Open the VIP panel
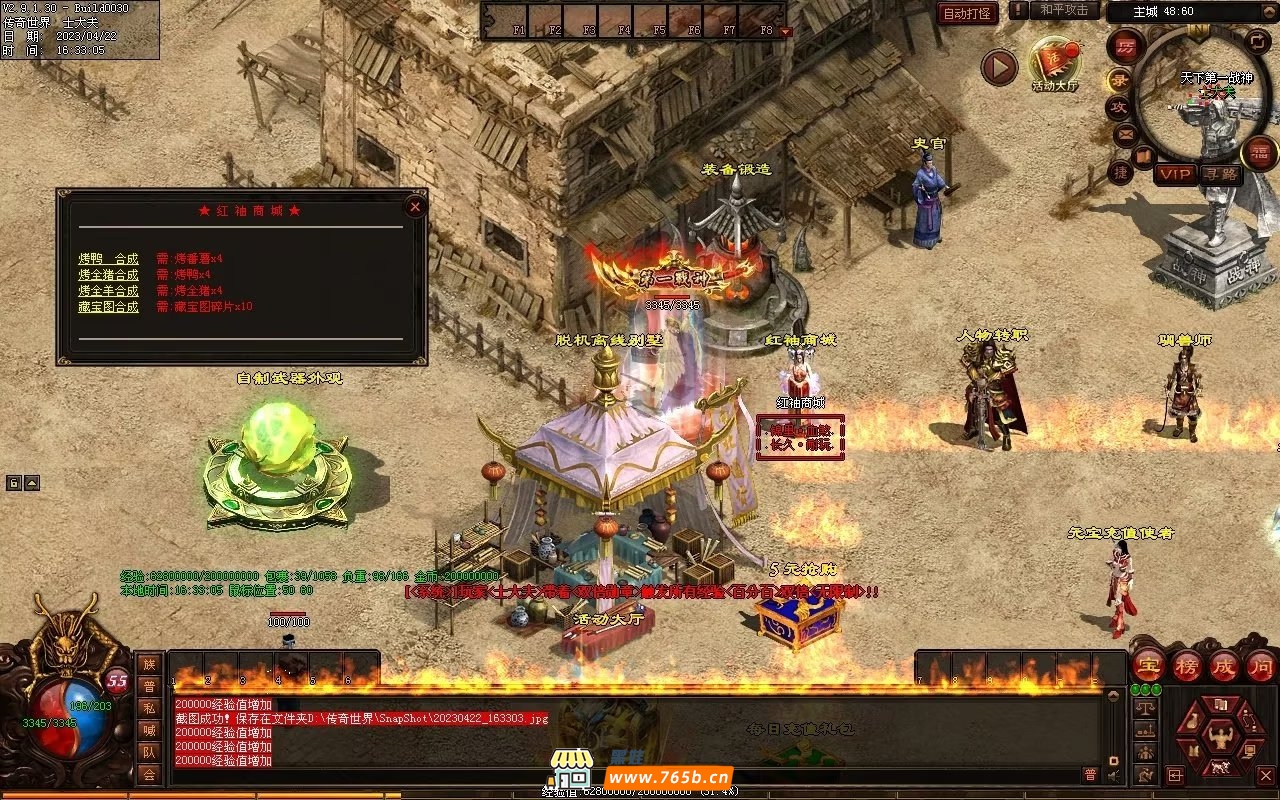Screen dimensions: 1280x800 (1176, 174)
